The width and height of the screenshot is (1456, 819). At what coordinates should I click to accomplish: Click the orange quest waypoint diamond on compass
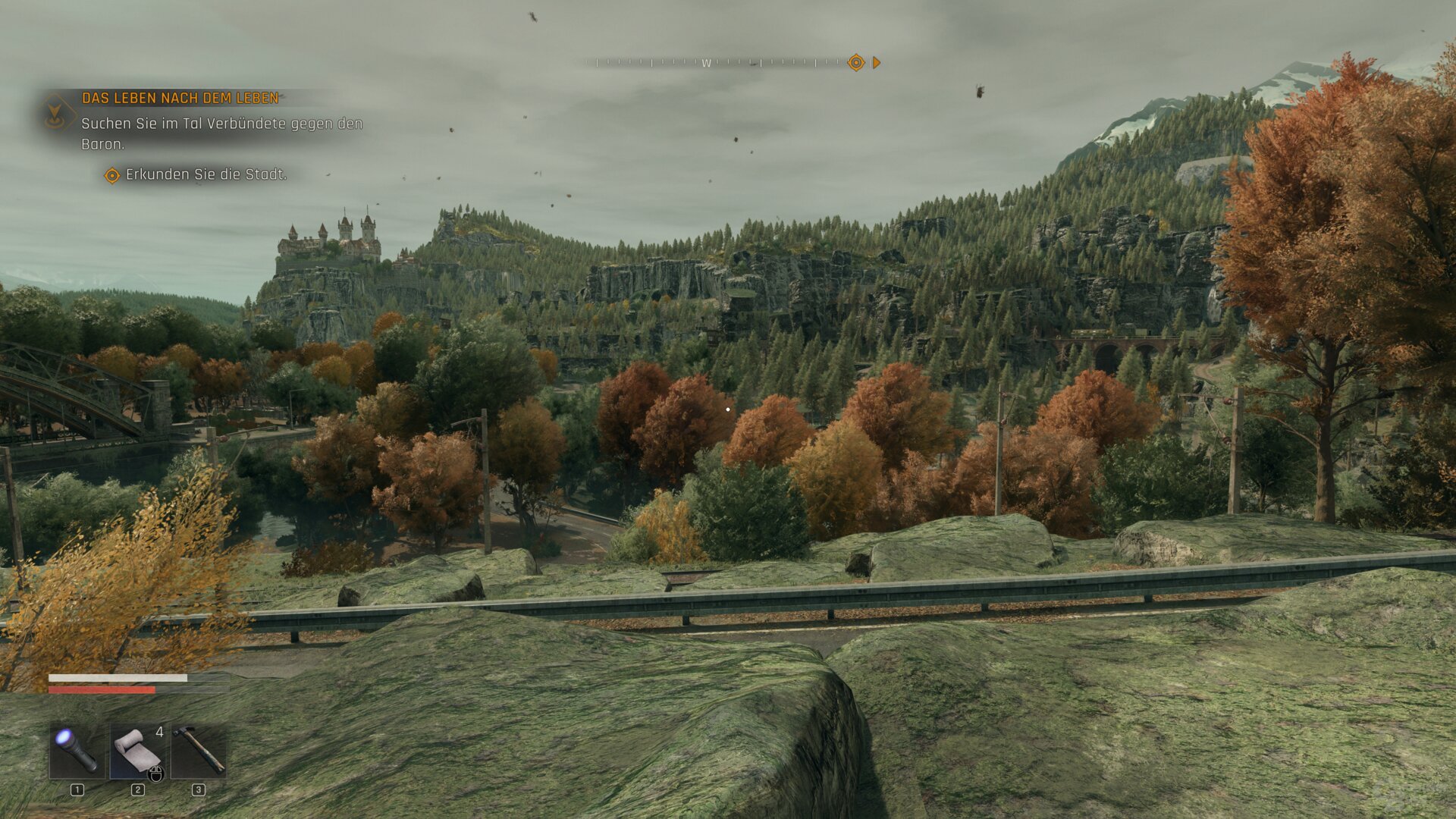(x=857, y=63)
